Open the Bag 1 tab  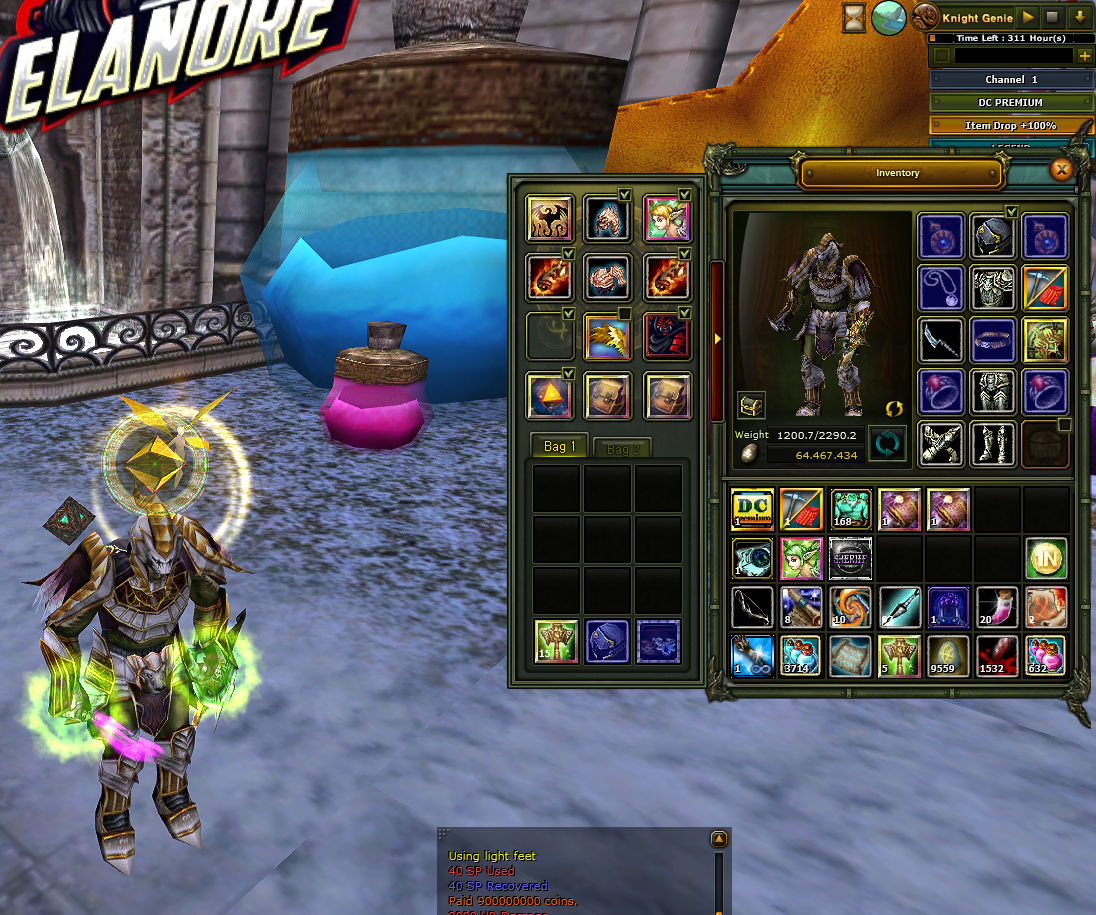559,447
